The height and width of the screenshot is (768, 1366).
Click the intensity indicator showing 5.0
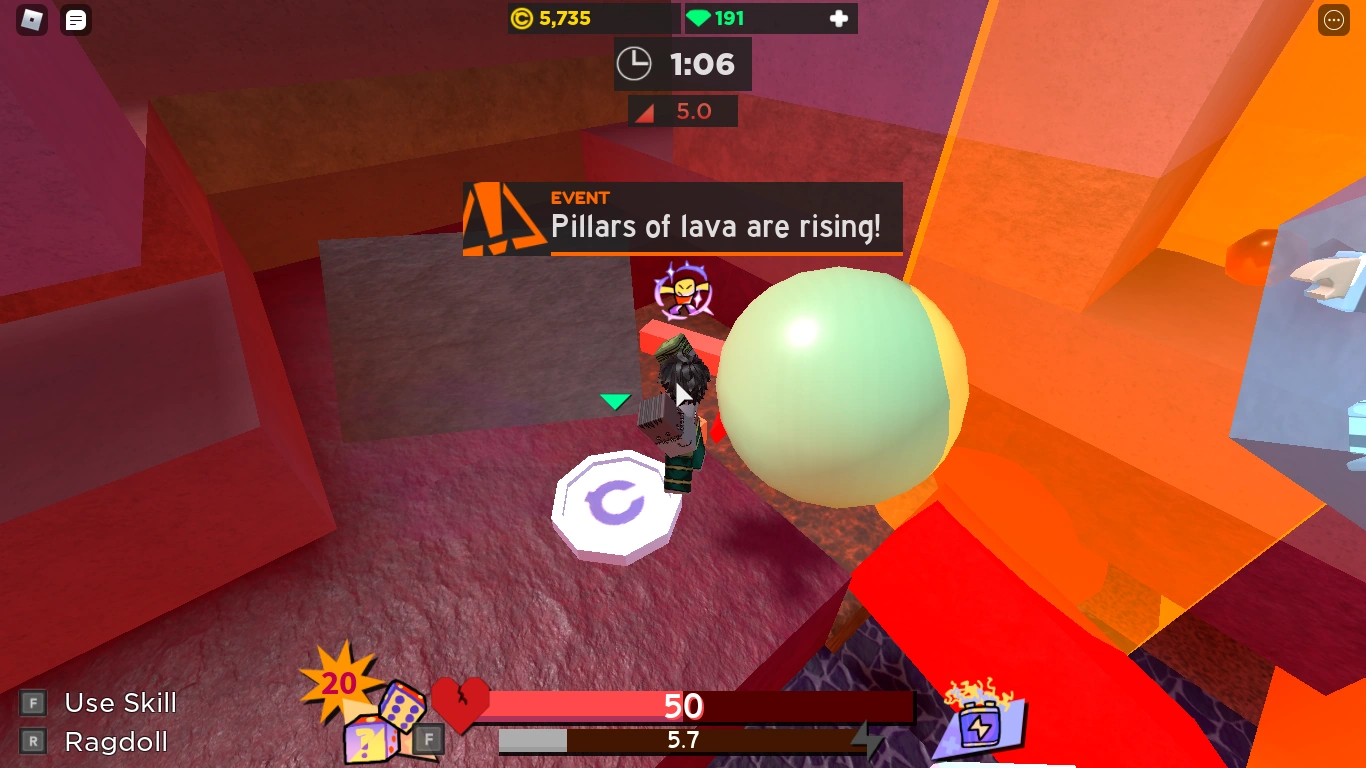tap(681, 110)
